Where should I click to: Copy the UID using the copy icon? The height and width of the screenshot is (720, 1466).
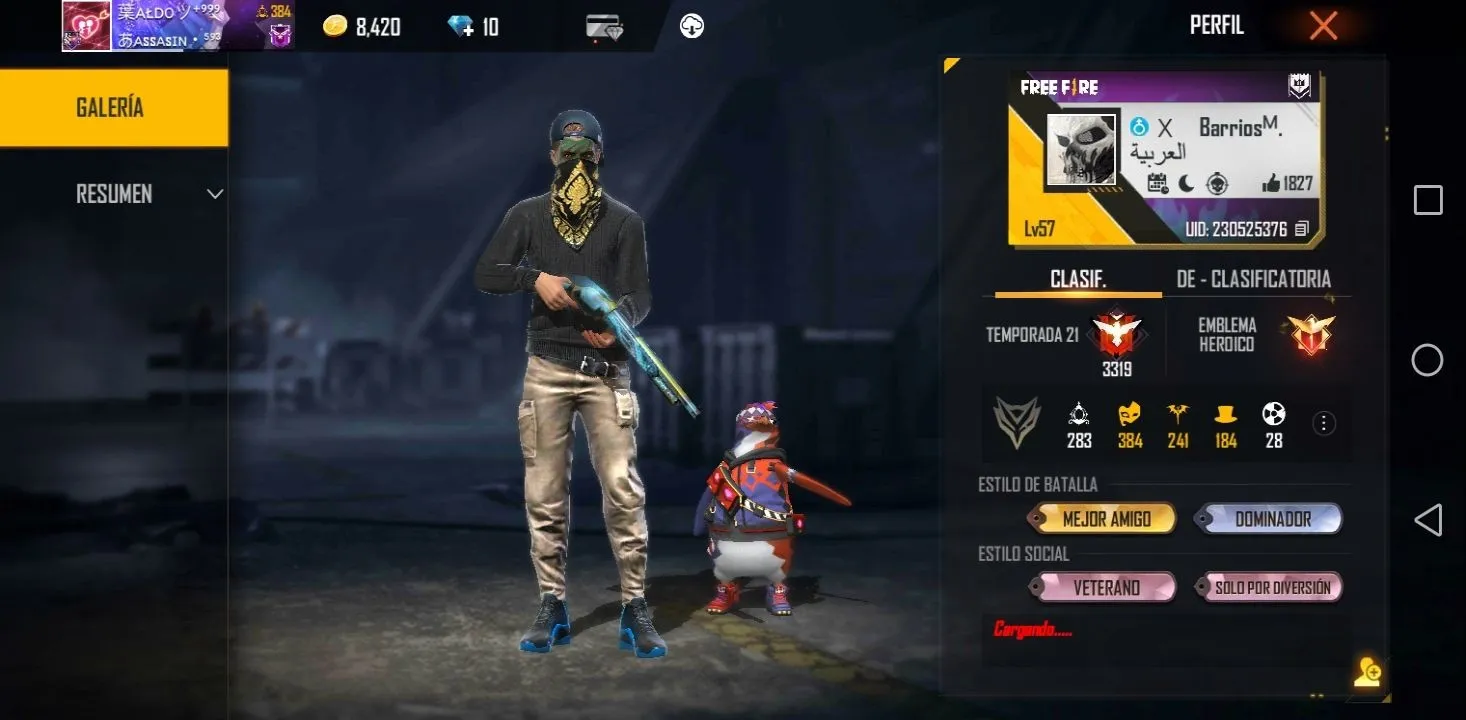1301,229
